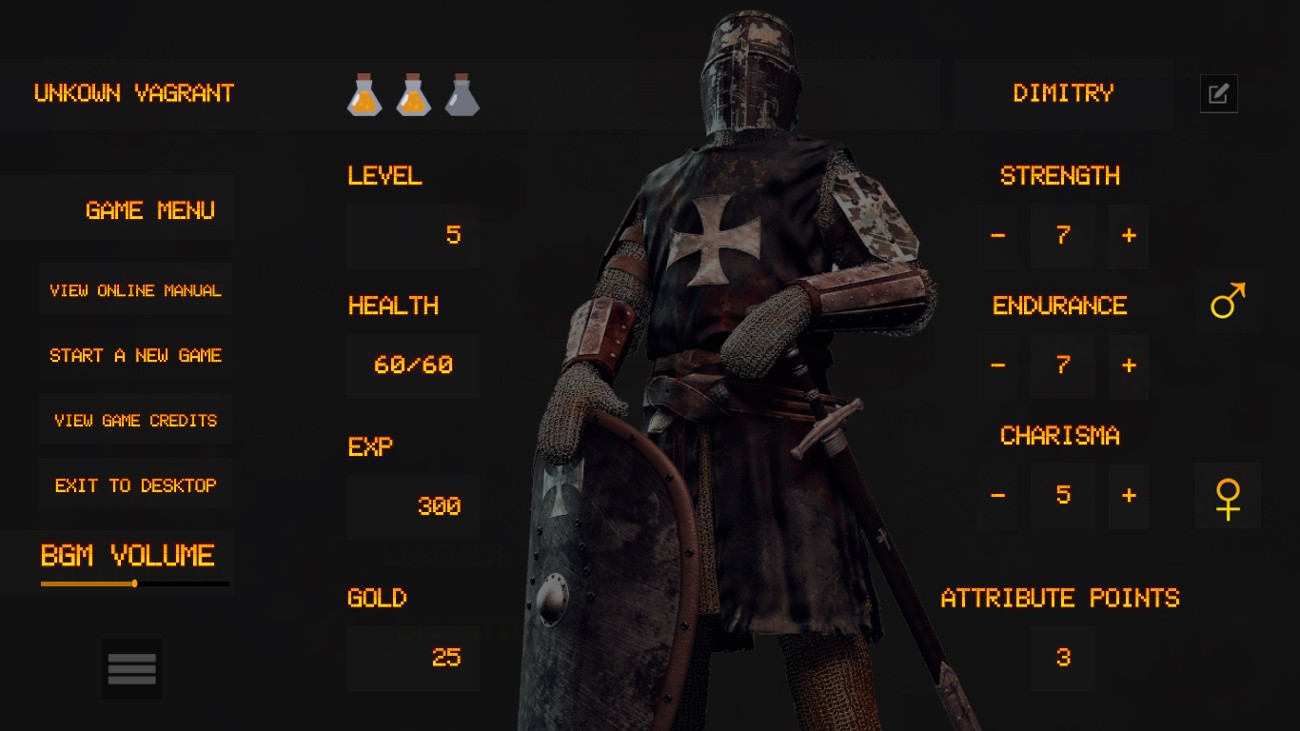Click Exit To Desktop
This screenshot has width=1300, height=731.
coord(135,484)
